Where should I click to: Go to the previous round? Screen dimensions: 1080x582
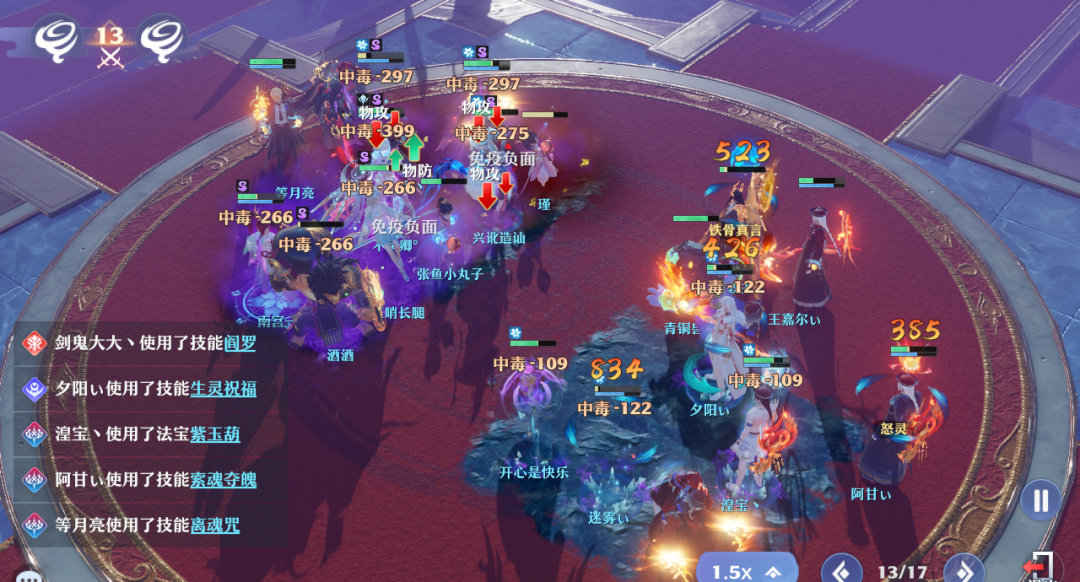pyautogui.click(x=841, y=572)
